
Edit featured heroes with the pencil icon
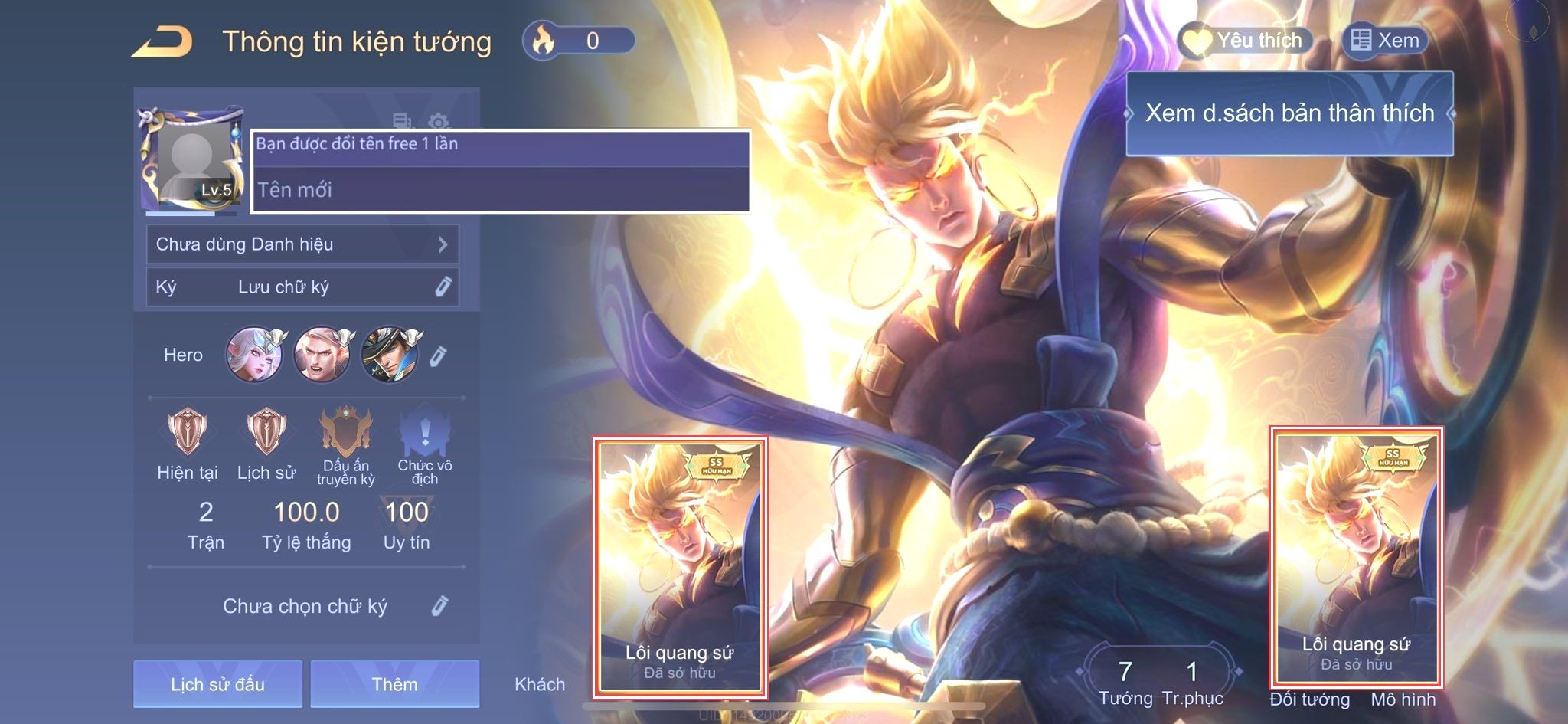(x=438, y=356)
